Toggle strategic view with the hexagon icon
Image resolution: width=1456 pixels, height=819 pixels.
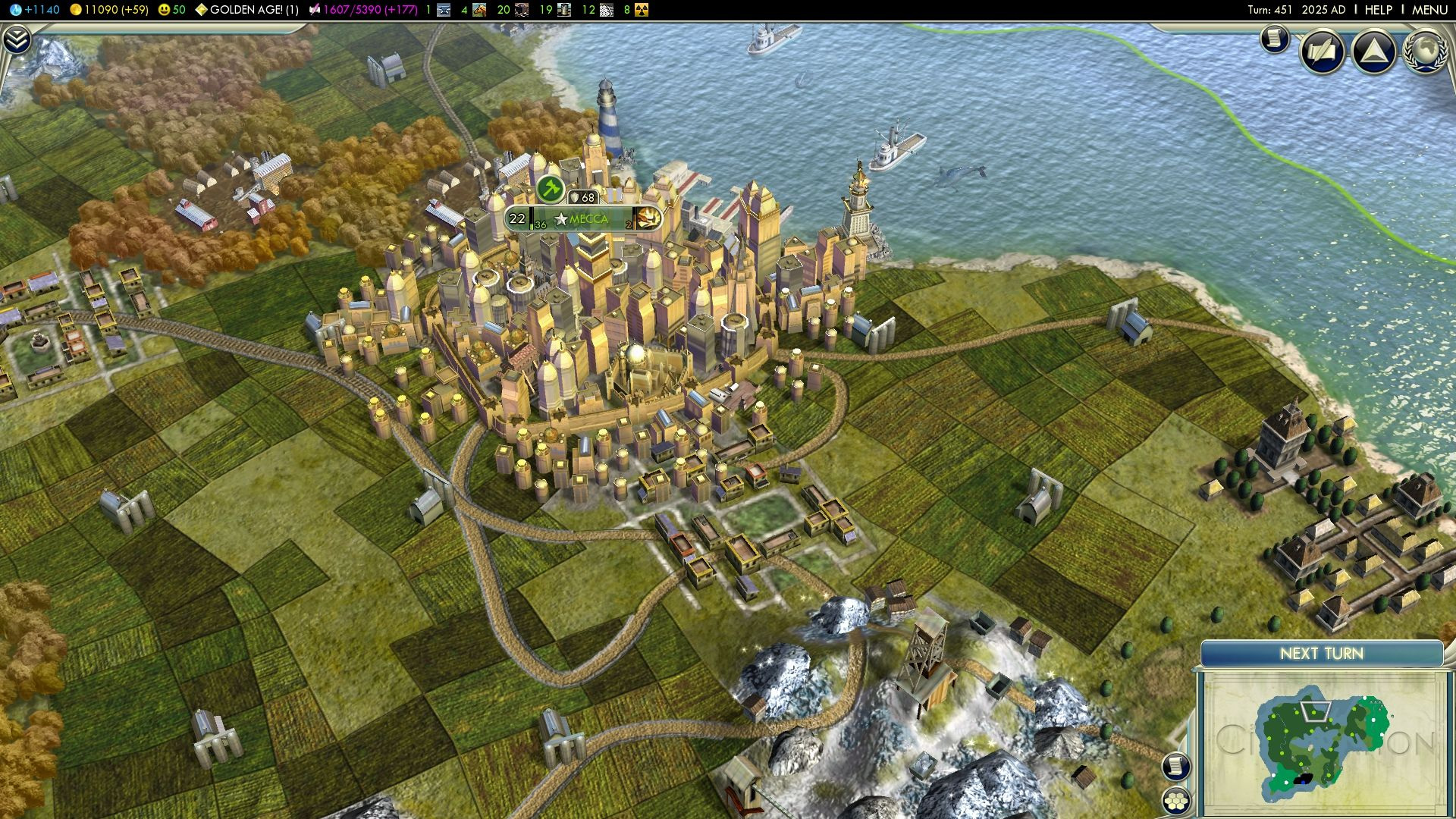(x=1175, y=800)
